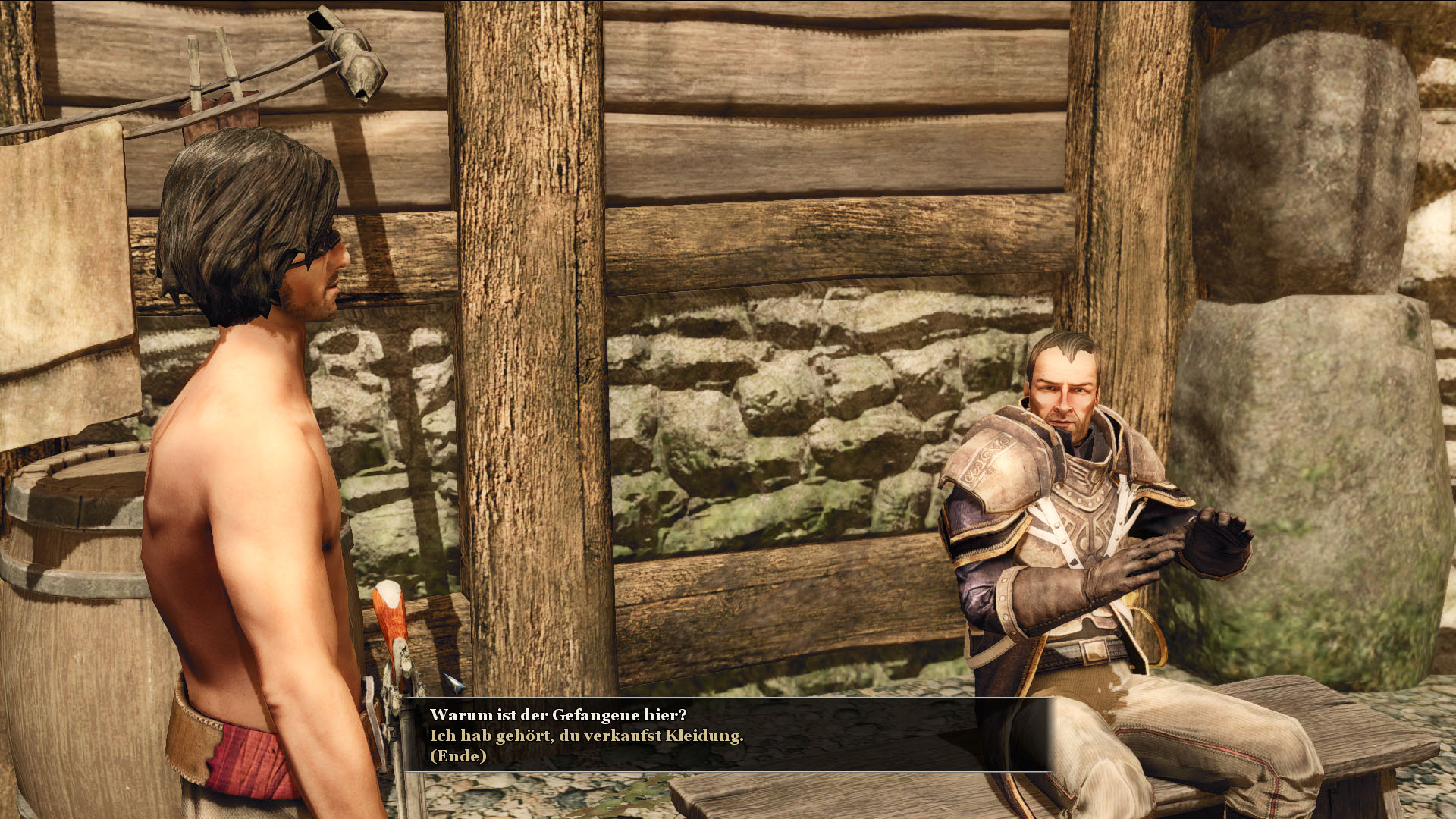Select the (Ende) dialogue option
This screenshot has height=819, width=1456.
(x=458, y=756)
